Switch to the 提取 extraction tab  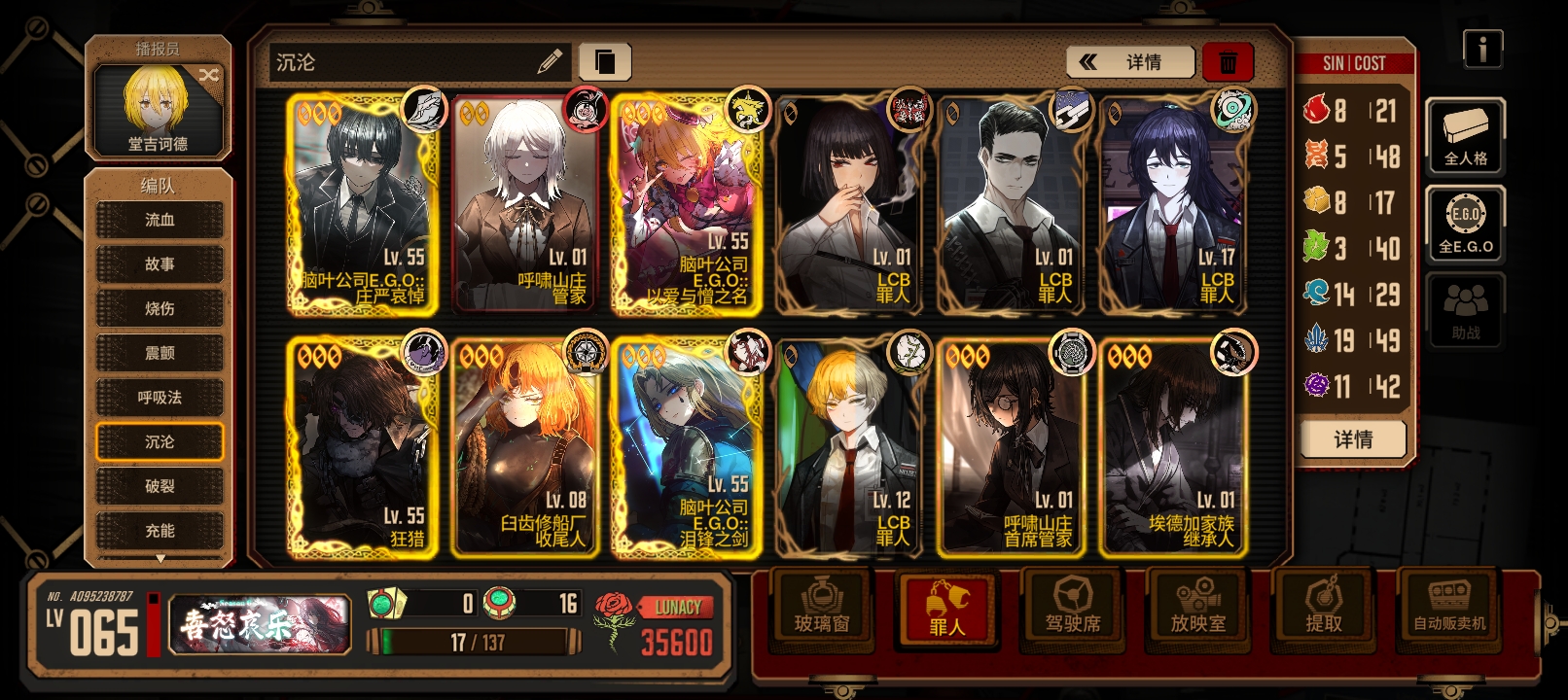point(1323,611)
